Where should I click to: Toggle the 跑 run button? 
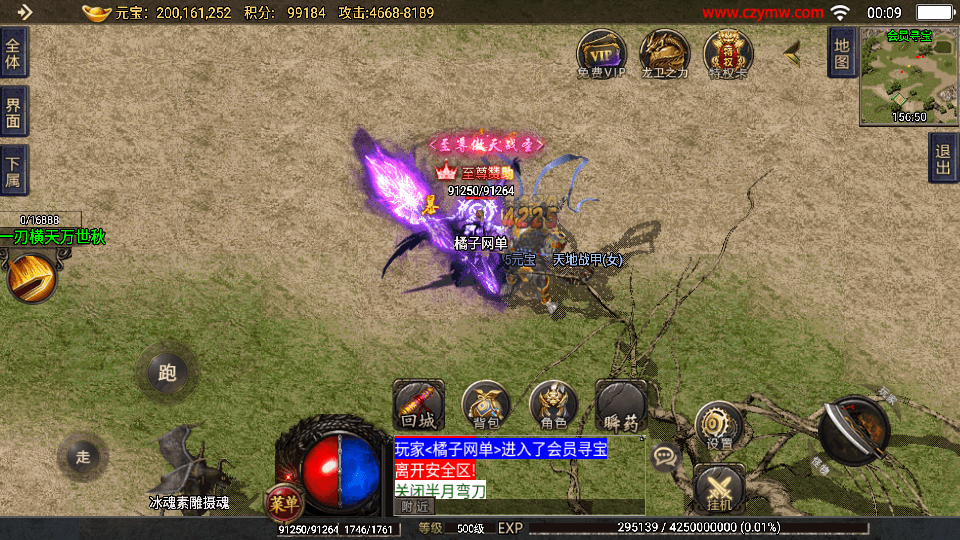tap(167, 373)
